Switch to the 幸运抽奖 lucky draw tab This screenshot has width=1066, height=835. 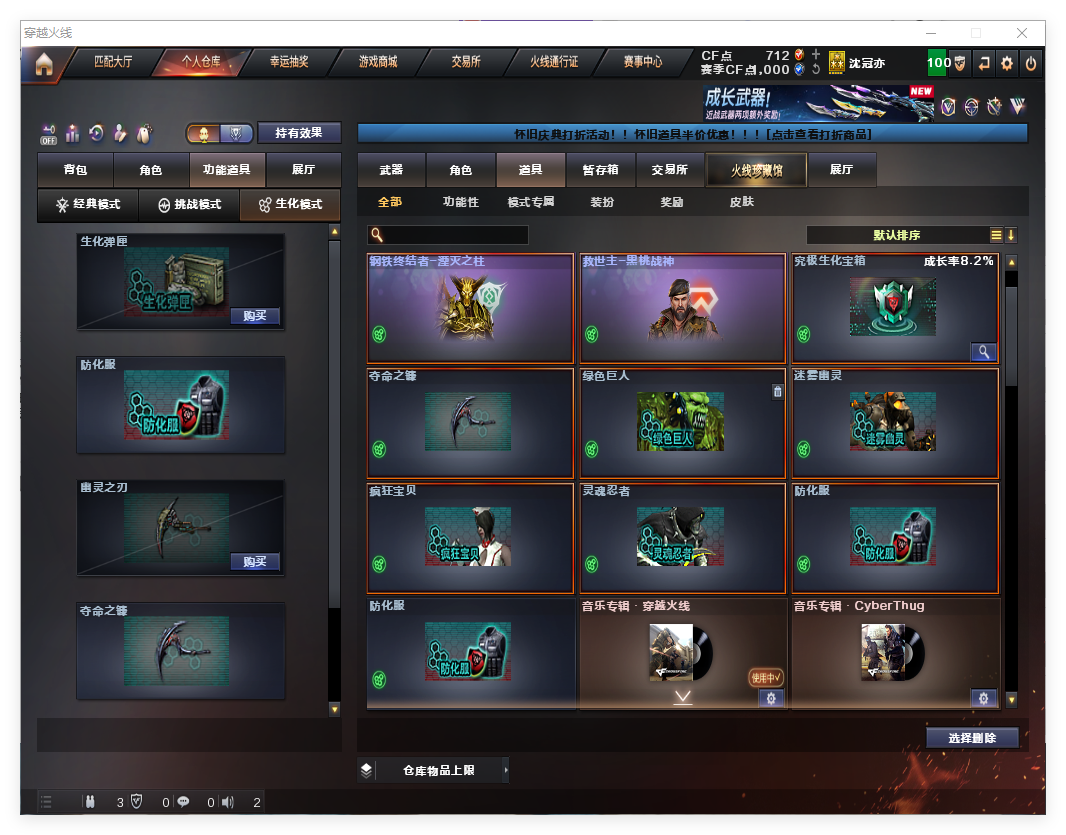(x=289, y=62)
